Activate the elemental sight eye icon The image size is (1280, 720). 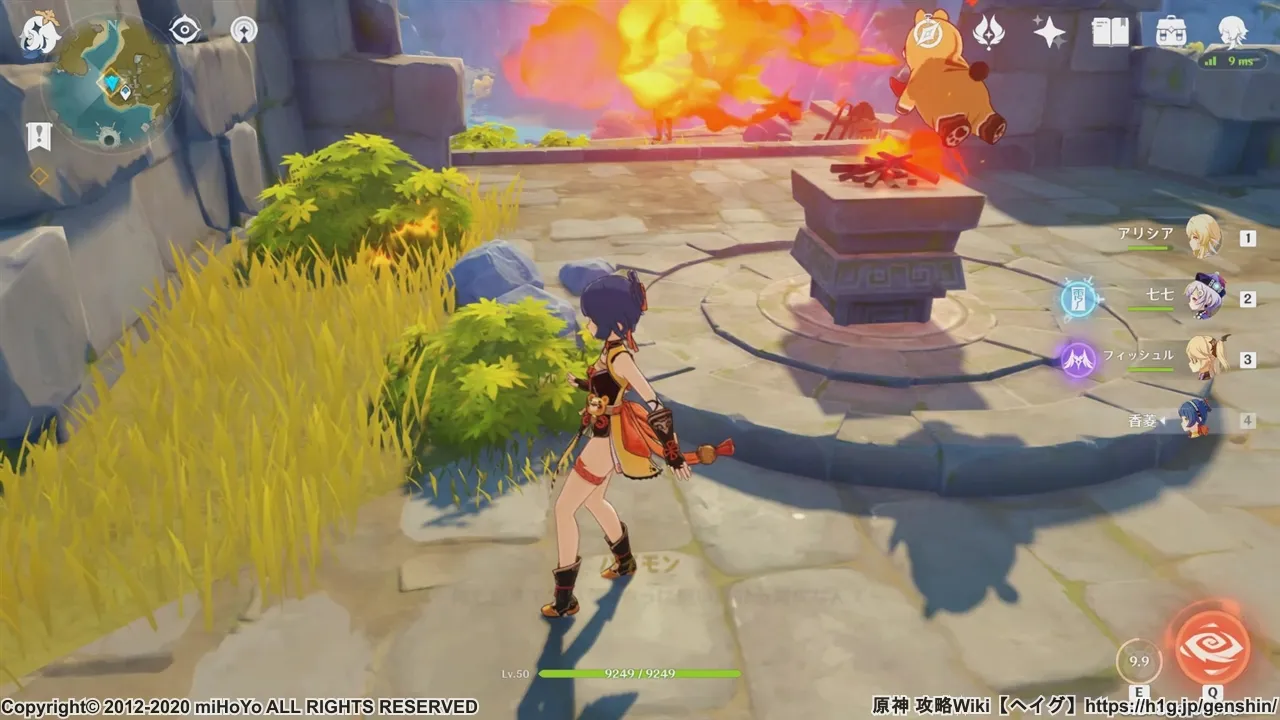[185, 30]
